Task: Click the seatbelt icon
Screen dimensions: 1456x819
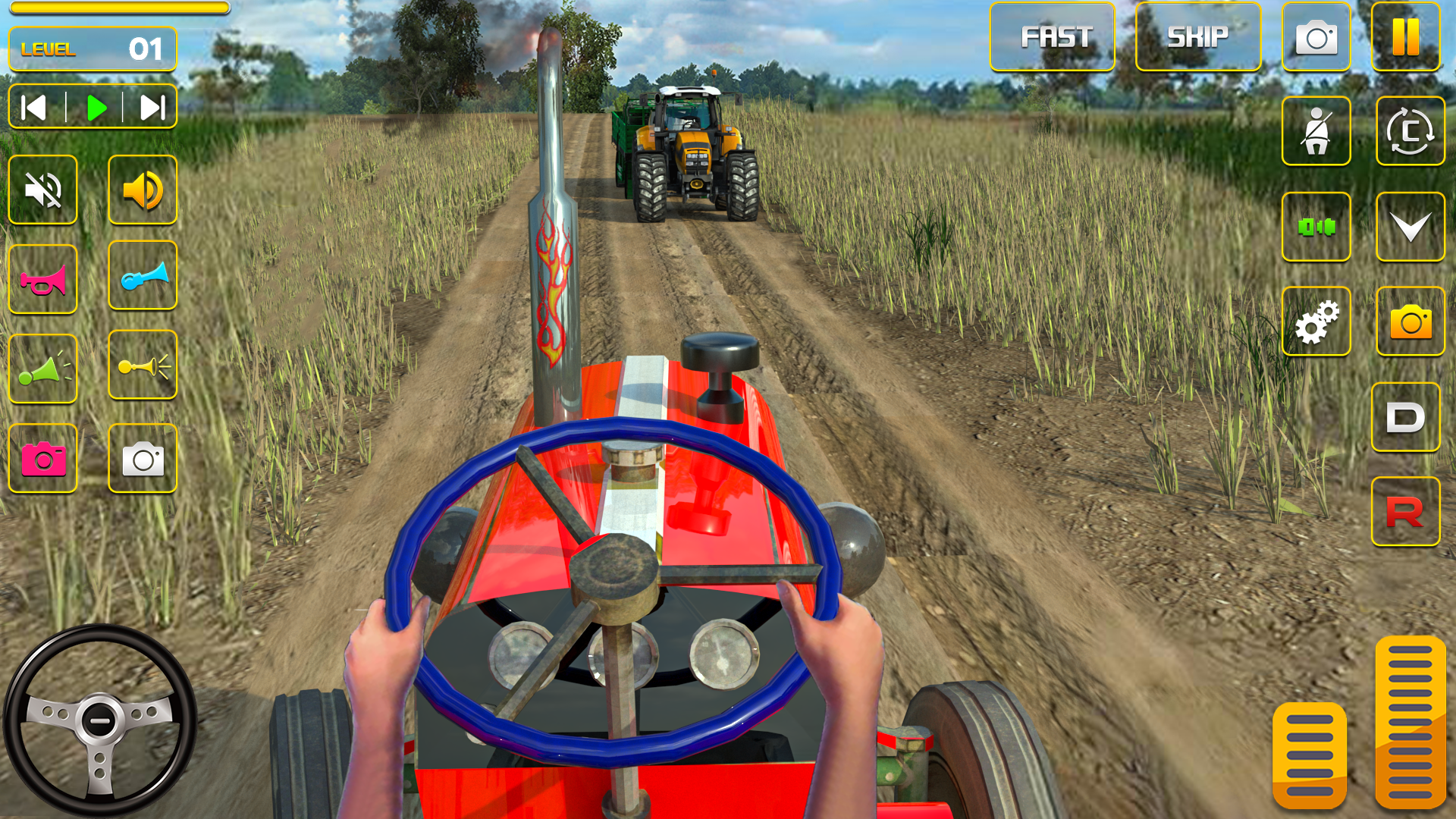Action: [1317, 130]
